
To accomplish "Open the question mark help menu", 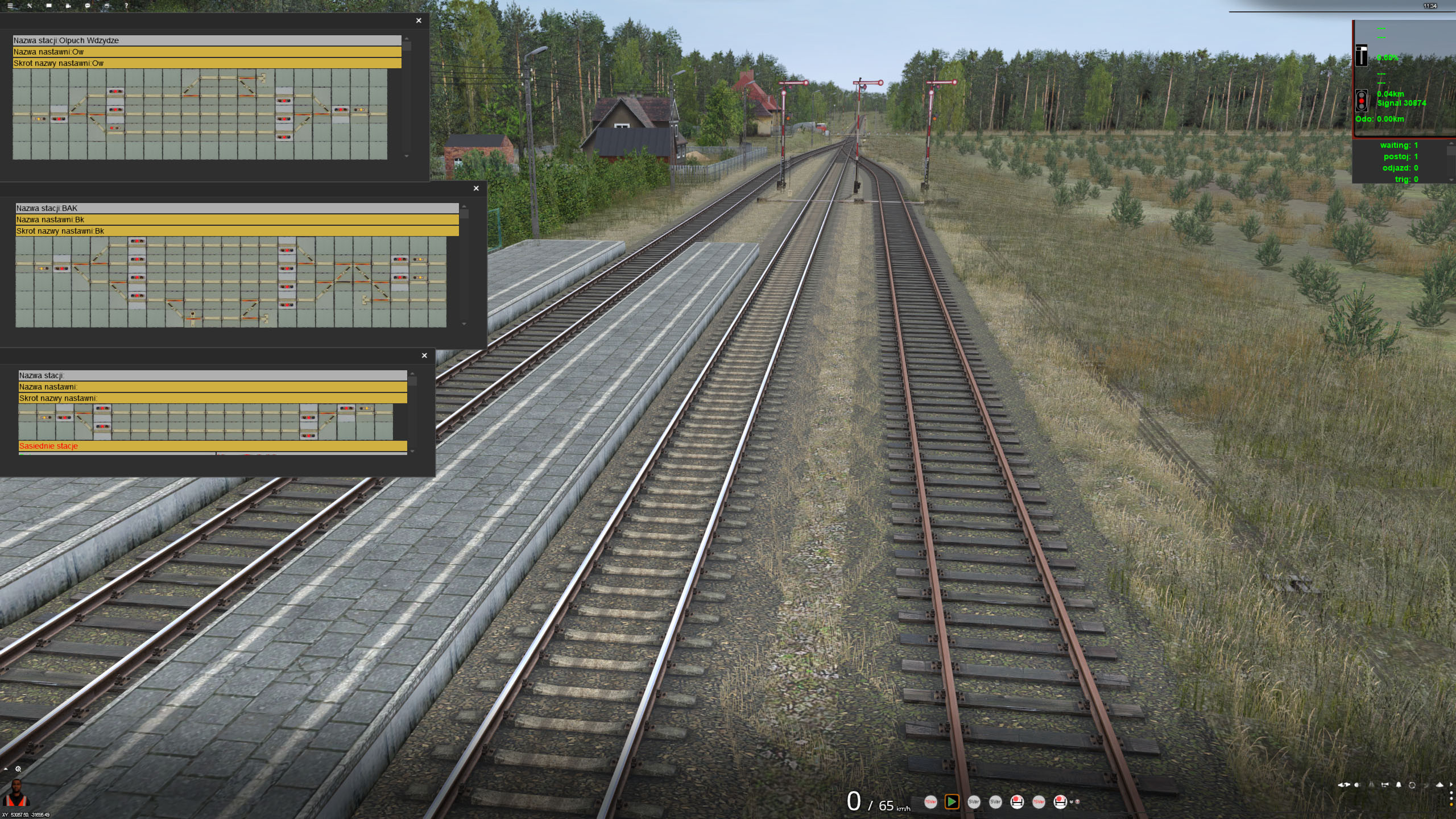I will [126, 6].
